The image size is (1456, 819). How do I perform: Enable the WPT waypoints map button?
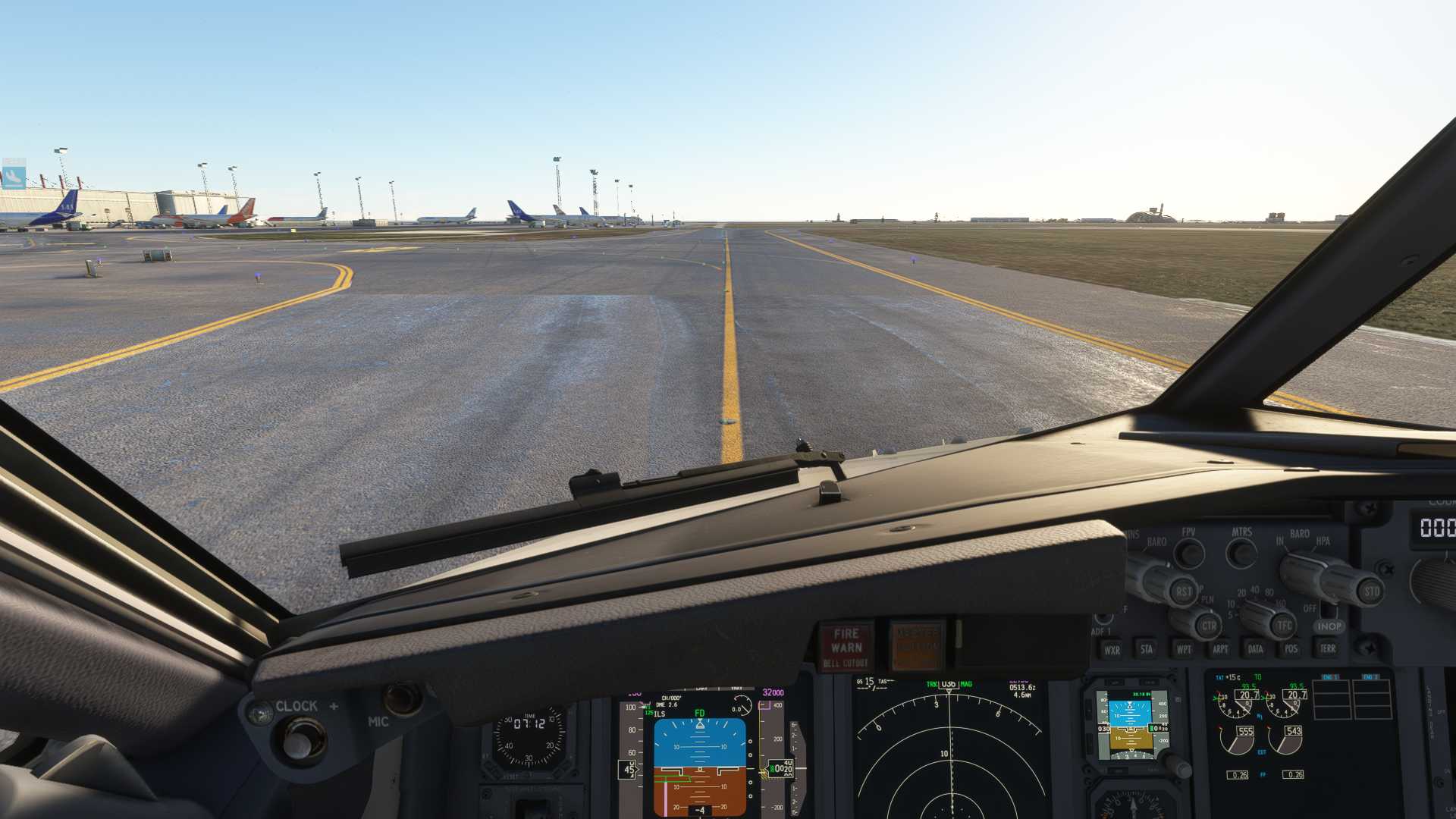(1183, 649)
